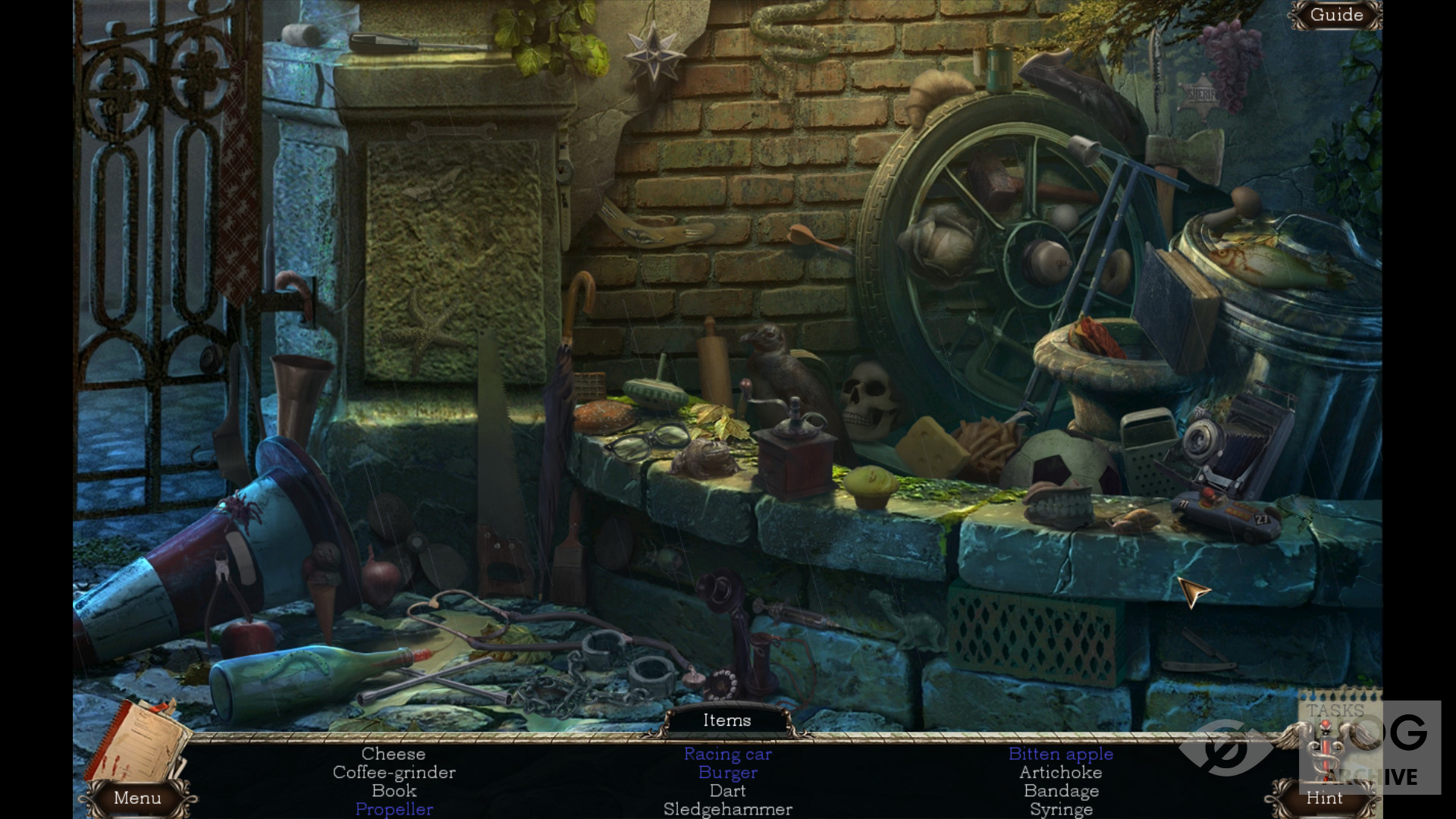Open the Tasks notepad
Image resolution: width=1456 pixels, height=819 pixels.
point(1336,728)
